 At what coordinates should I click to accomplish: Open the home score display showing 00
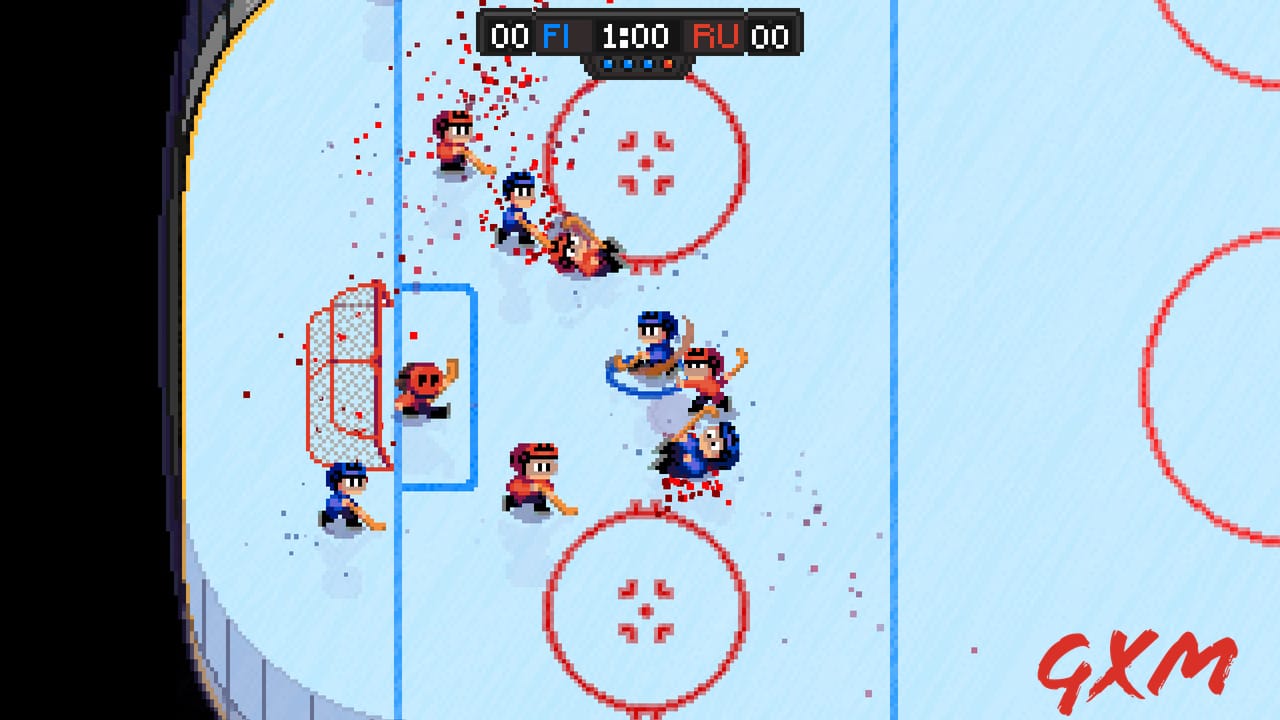point(510,36)
